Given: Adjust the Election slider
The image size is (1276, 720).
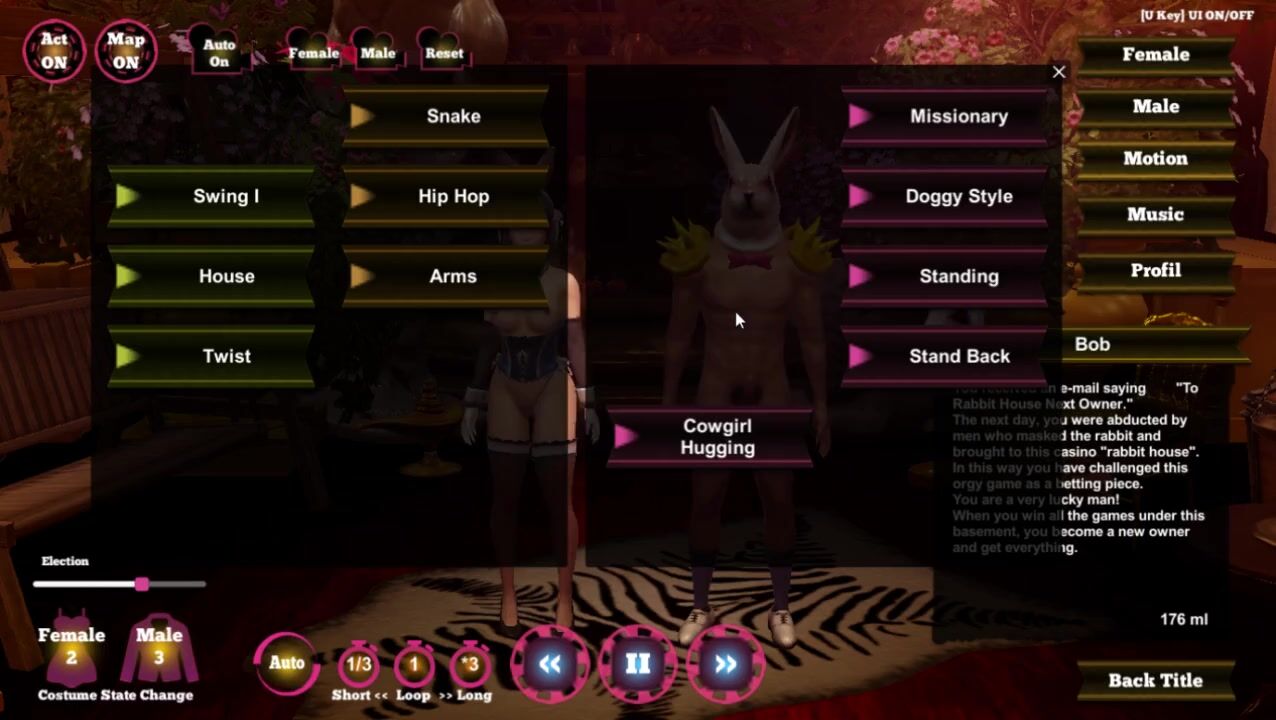Looking at the screenshot, I should (x=142, y=584).
